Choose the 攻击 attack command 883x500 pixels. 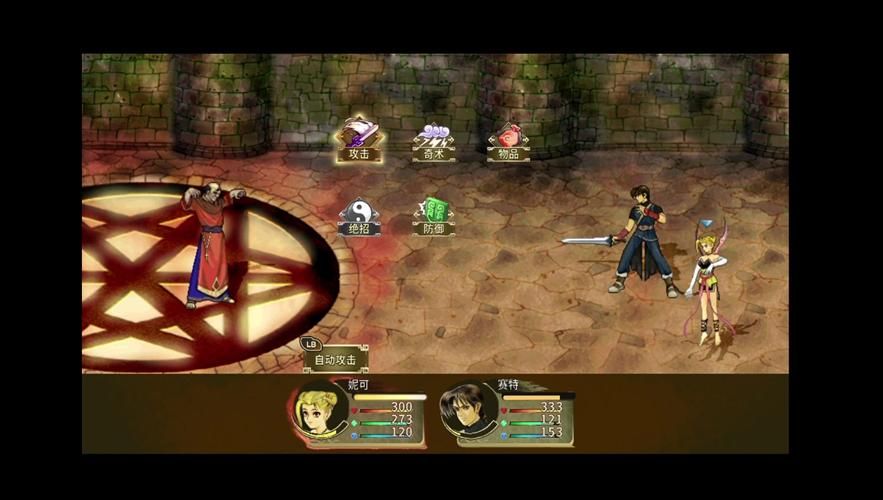point(359,140)
